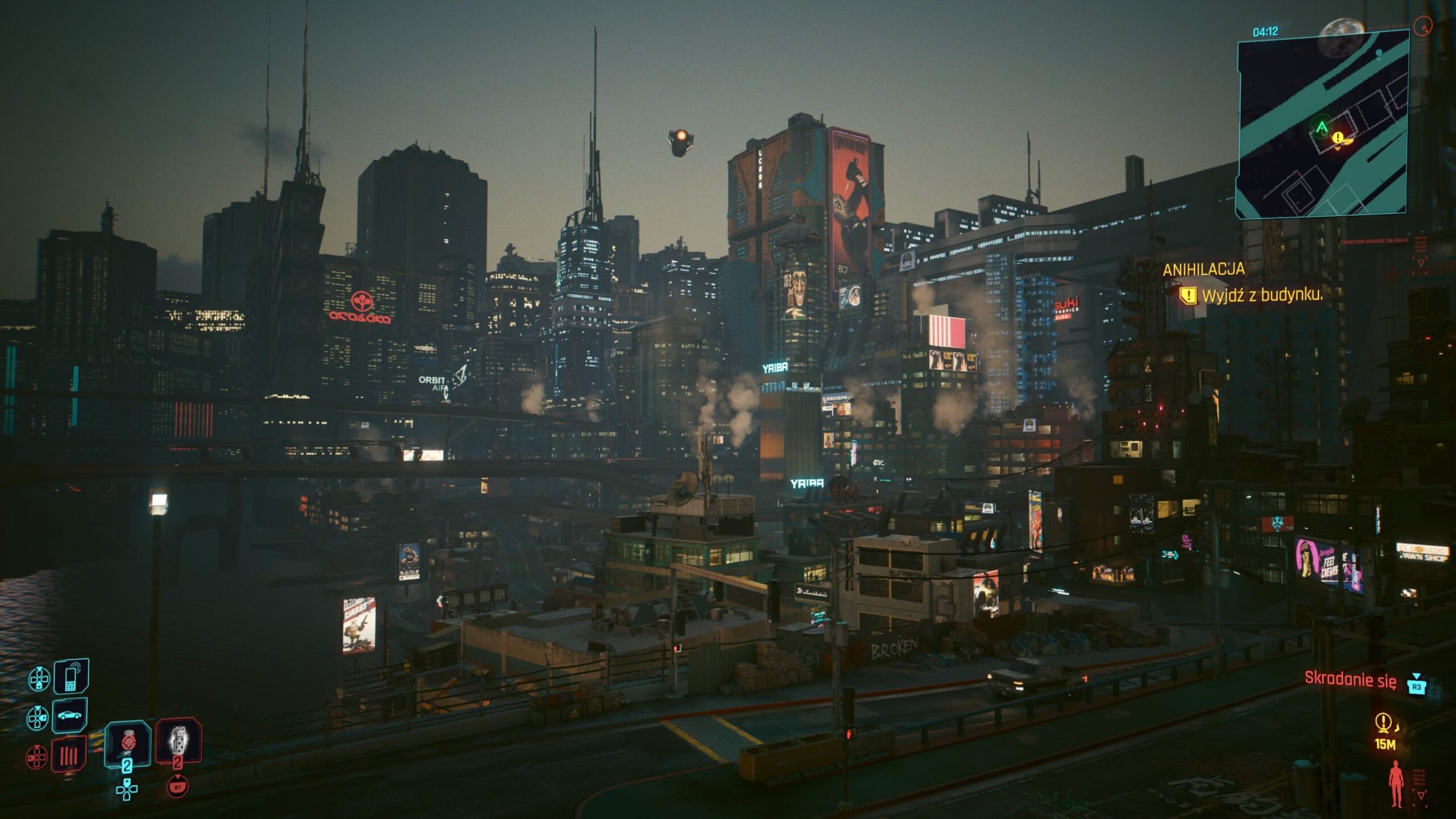
Task: Click the red standing body stance icon
Action: click(x=1396, y=784)
